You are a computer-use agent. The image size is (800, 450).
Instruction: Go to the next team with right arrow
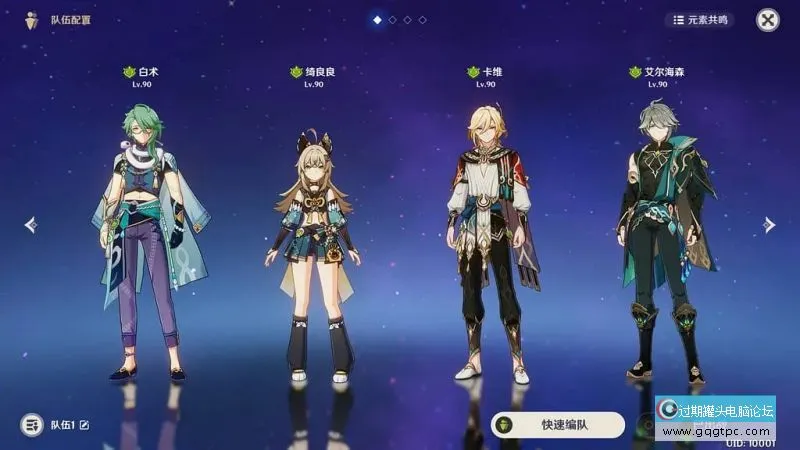tap(769, 225)
